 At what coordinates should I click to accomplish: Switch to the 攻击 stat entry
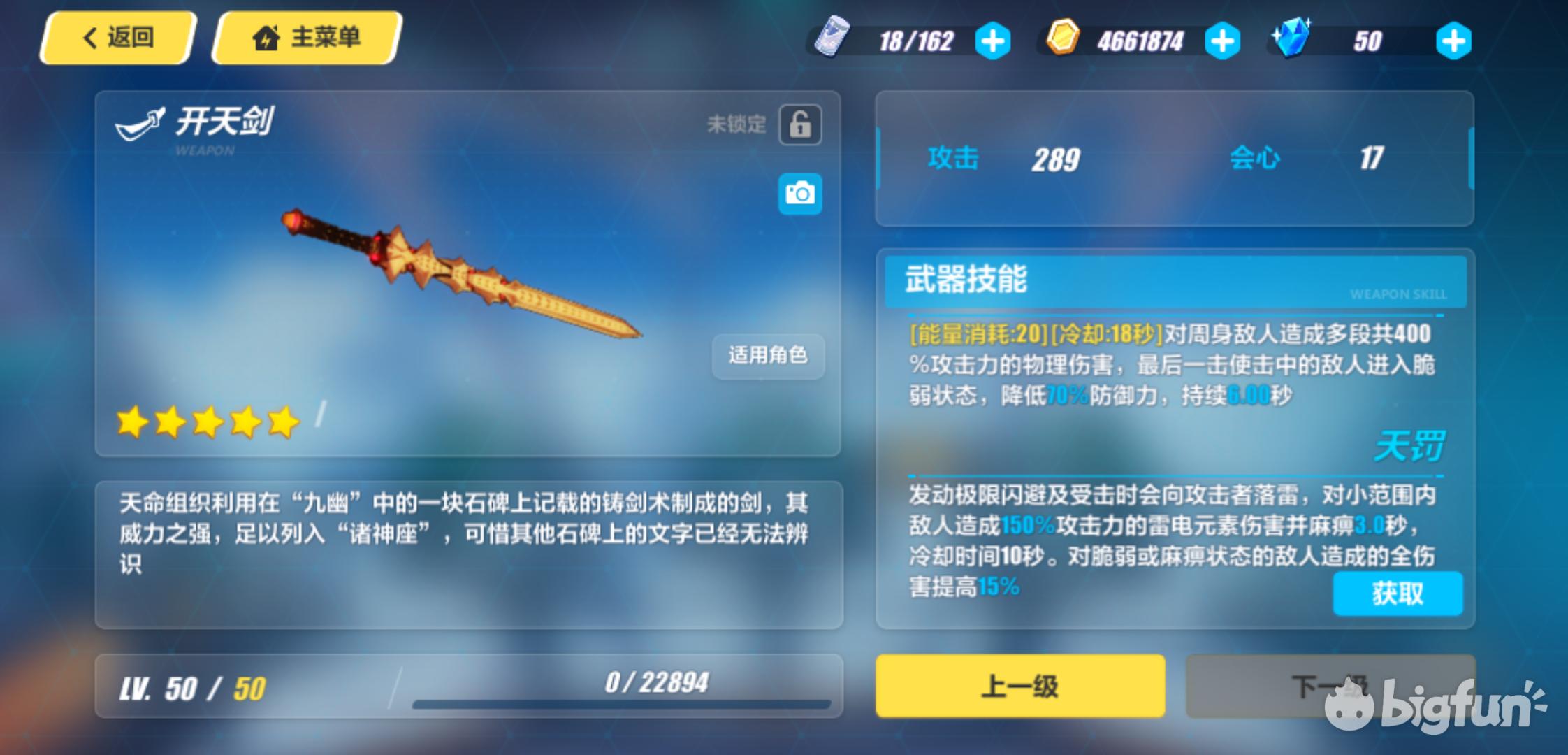(953, 159)
